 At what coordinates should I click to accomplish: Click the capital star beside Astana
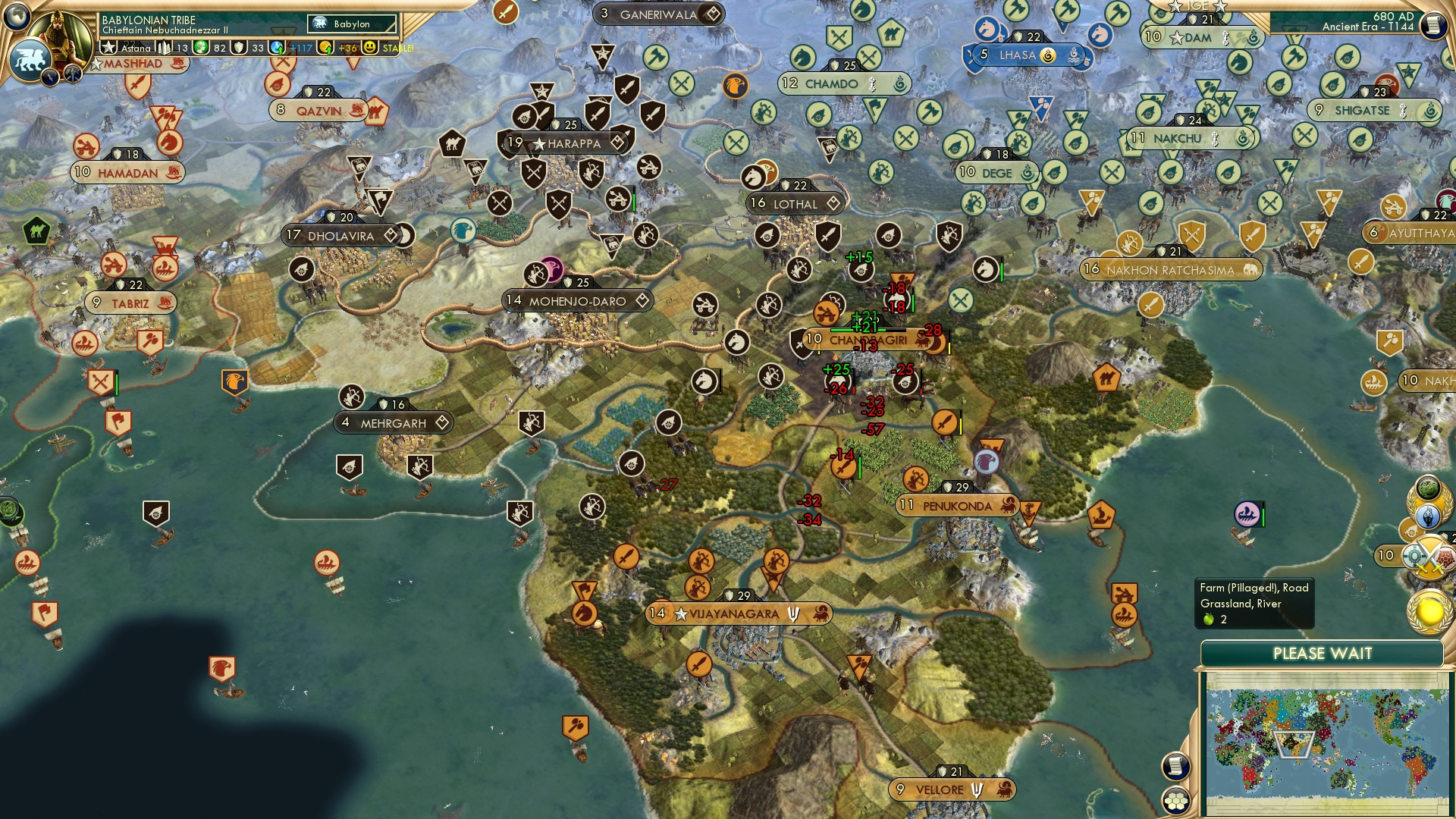coord(109,46)
